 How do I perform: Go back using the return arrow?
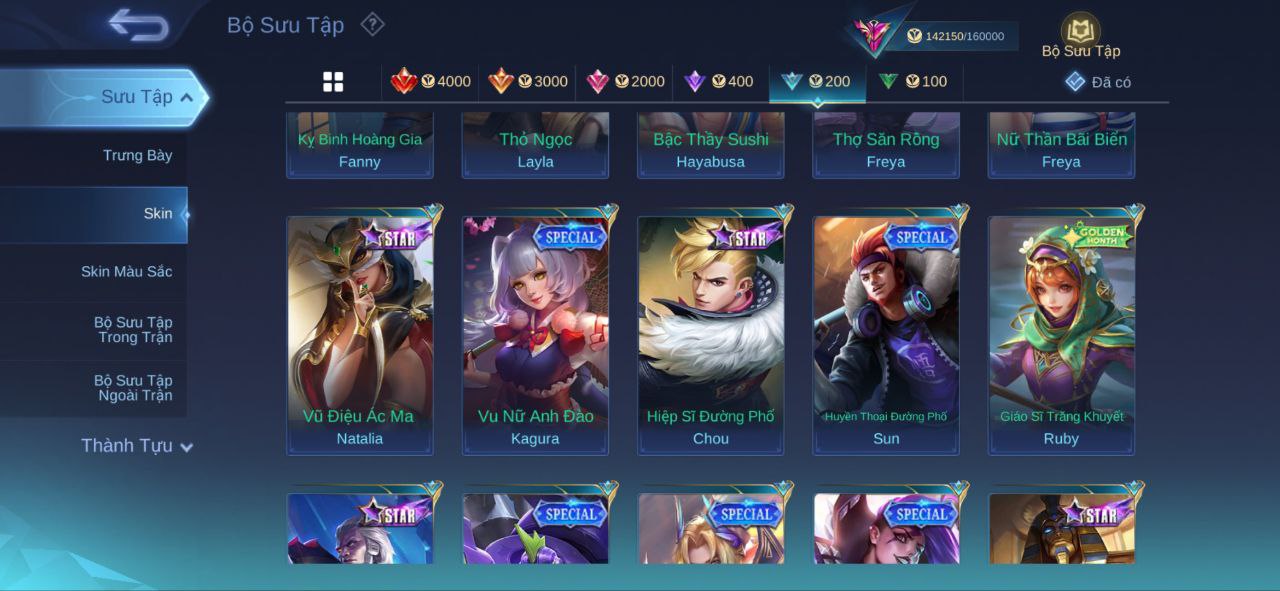tap(138, 25)
